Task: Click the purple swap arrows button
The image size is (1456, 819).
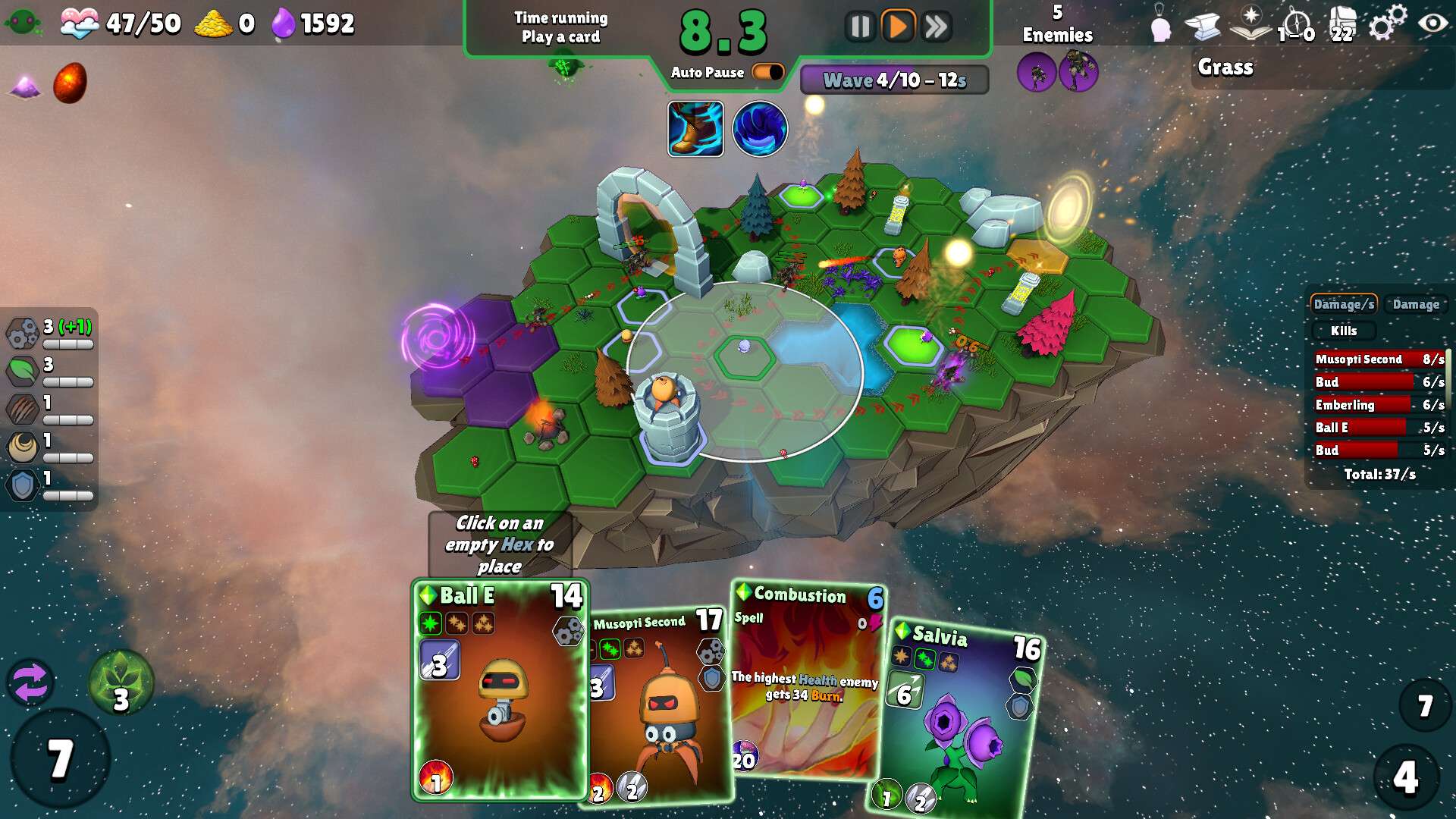Action: [x=30, y=682]
